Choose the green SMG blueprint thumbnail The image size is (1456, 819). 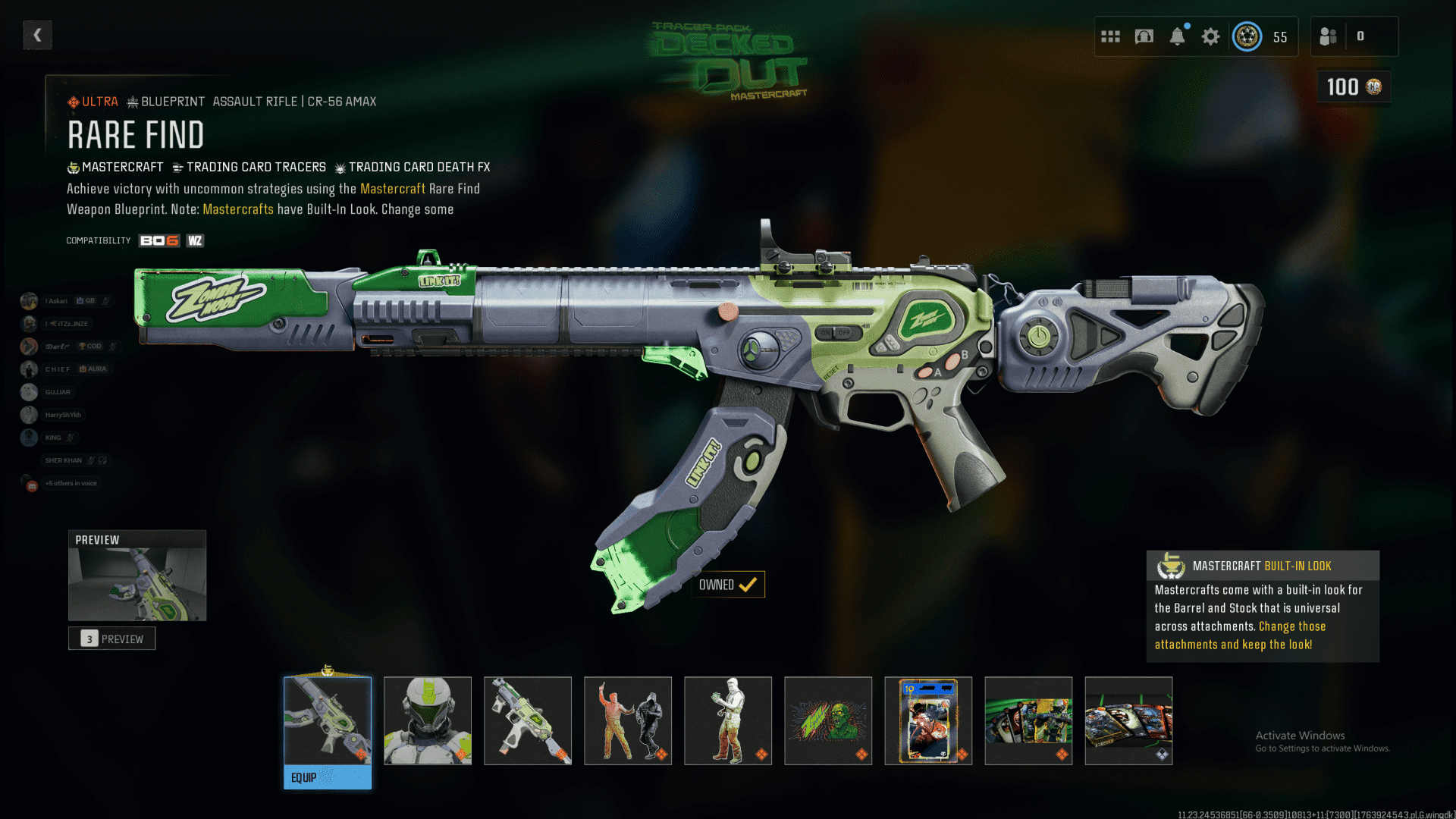point(528,720)
